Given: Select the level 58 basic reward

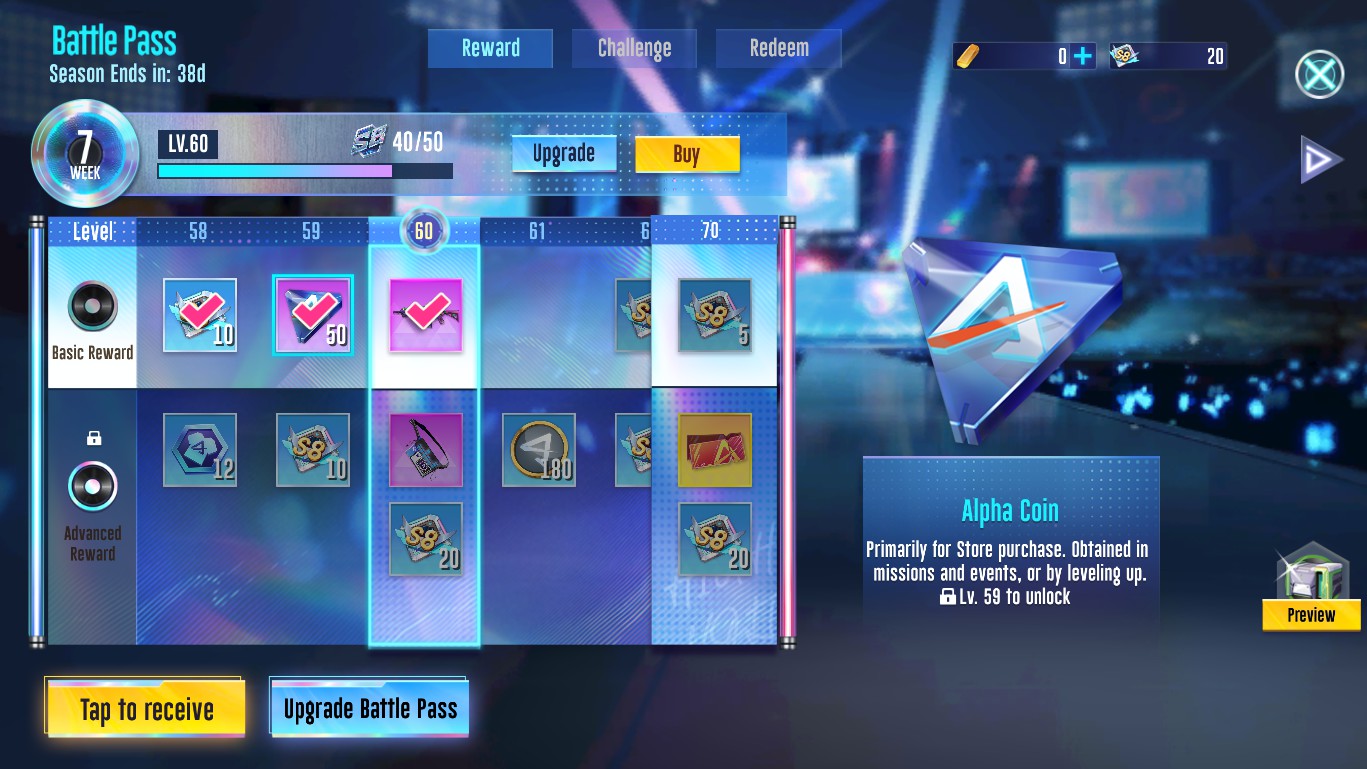Looking at the screenshot, I should [200, 316].
